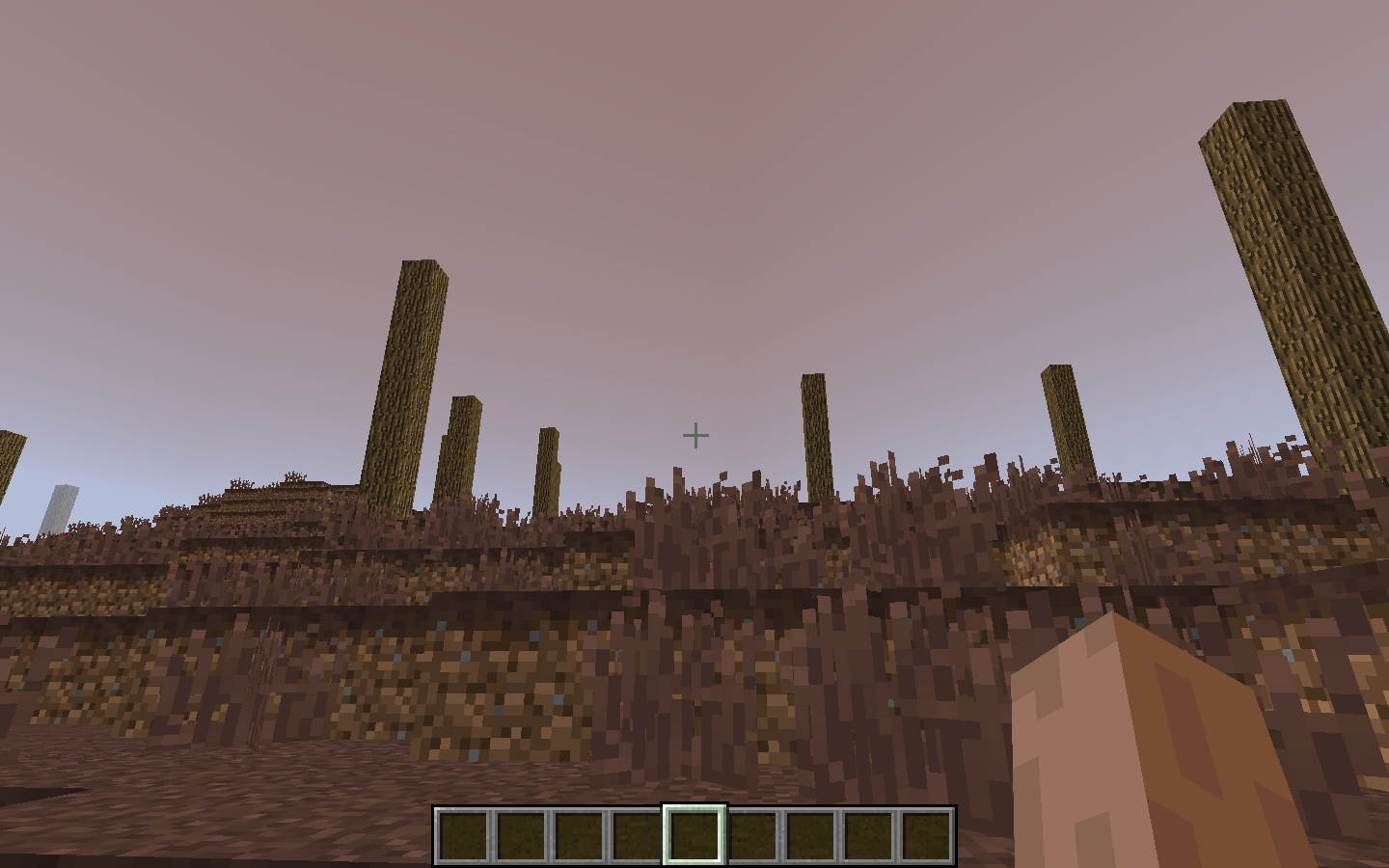The width and height of the screenshot is (1389, 868).
Task: Click the player's raised hand
Action: (x=1138, y=752)
